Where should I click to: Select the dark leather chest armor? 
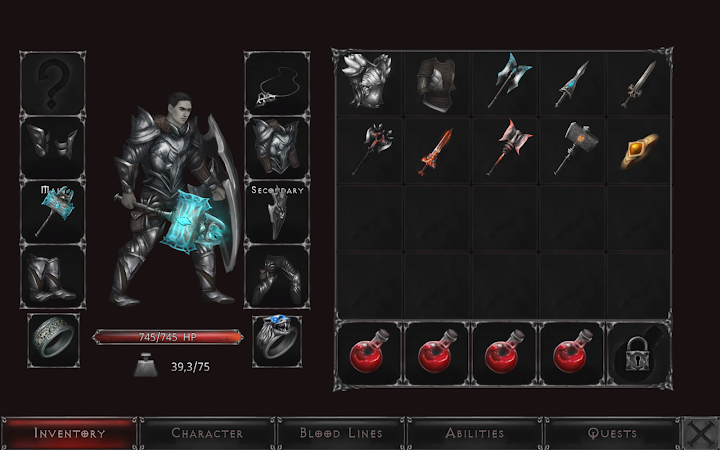(437, 82)
